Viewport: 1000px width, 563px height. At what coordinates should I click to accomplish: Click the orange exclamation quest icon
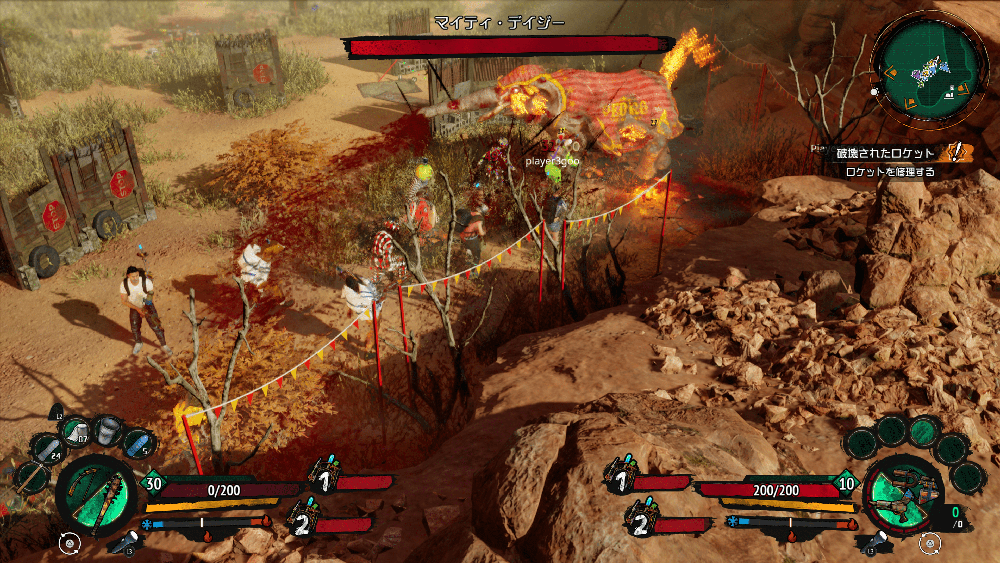[958, 152]
